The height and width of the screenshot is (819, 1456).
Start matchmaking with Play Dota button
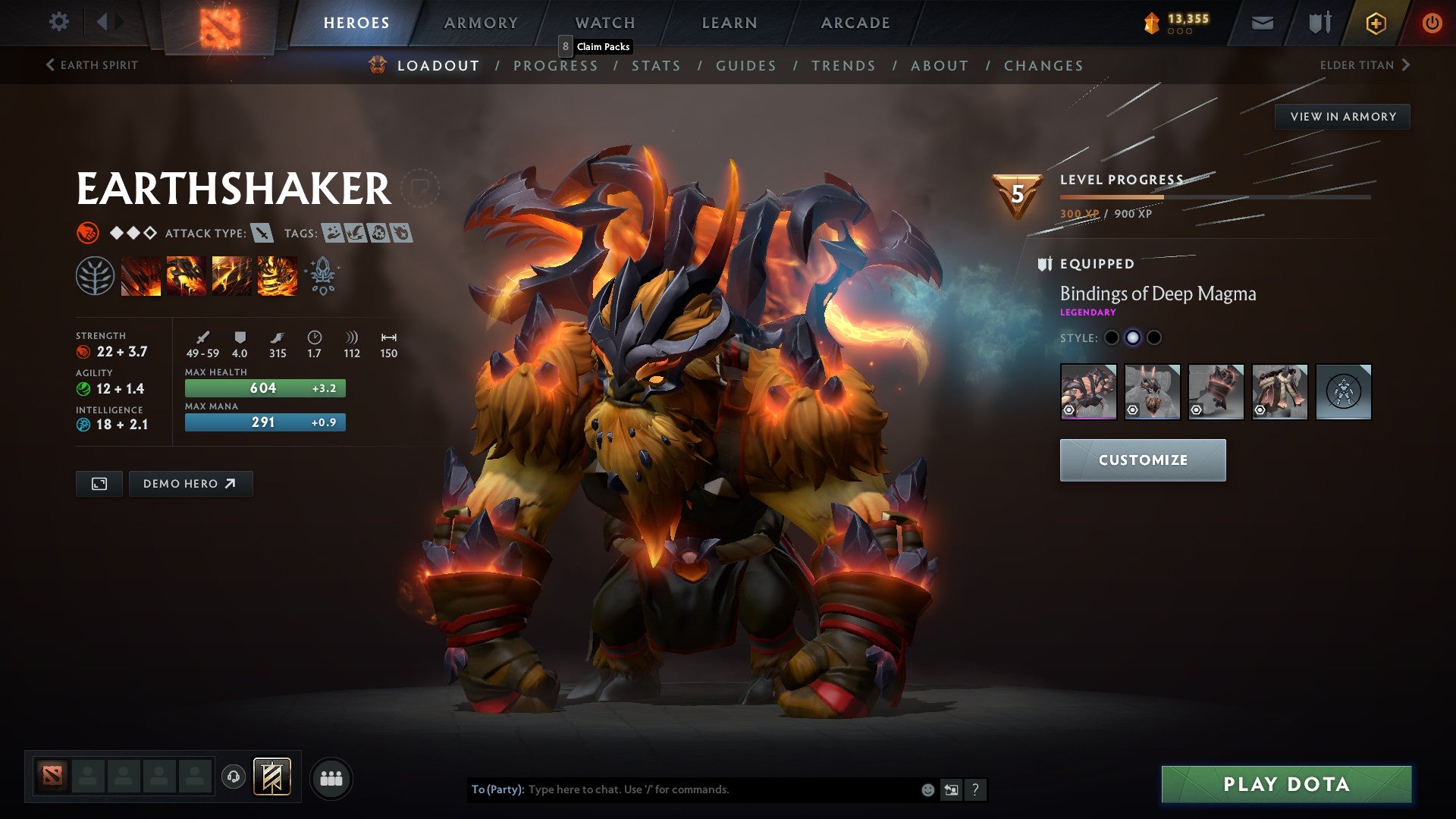pyautogui.click(x=1286, y=784)
